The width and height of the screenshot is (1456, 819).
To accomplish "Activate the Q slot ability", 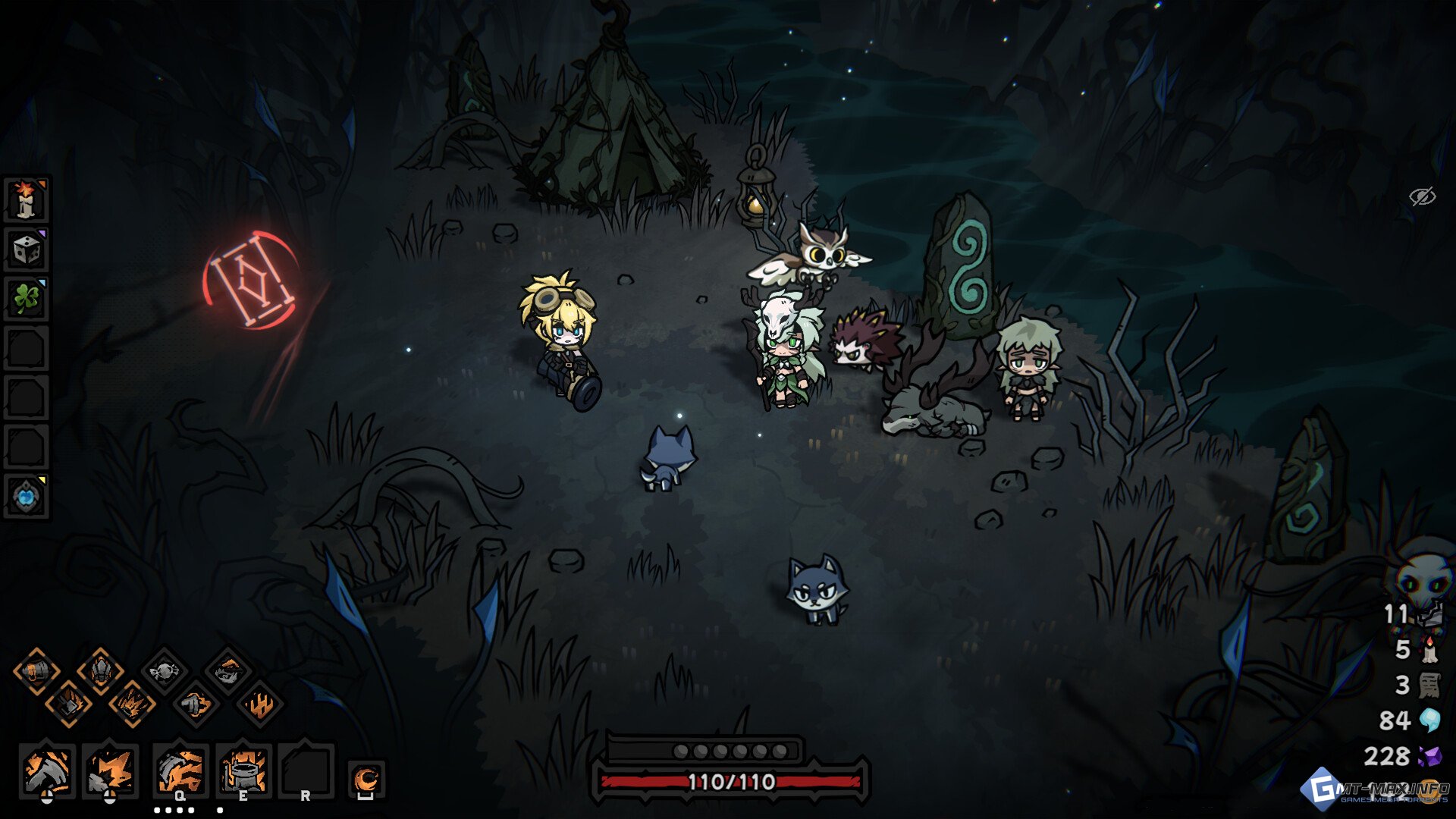I will tap(180, 770).
